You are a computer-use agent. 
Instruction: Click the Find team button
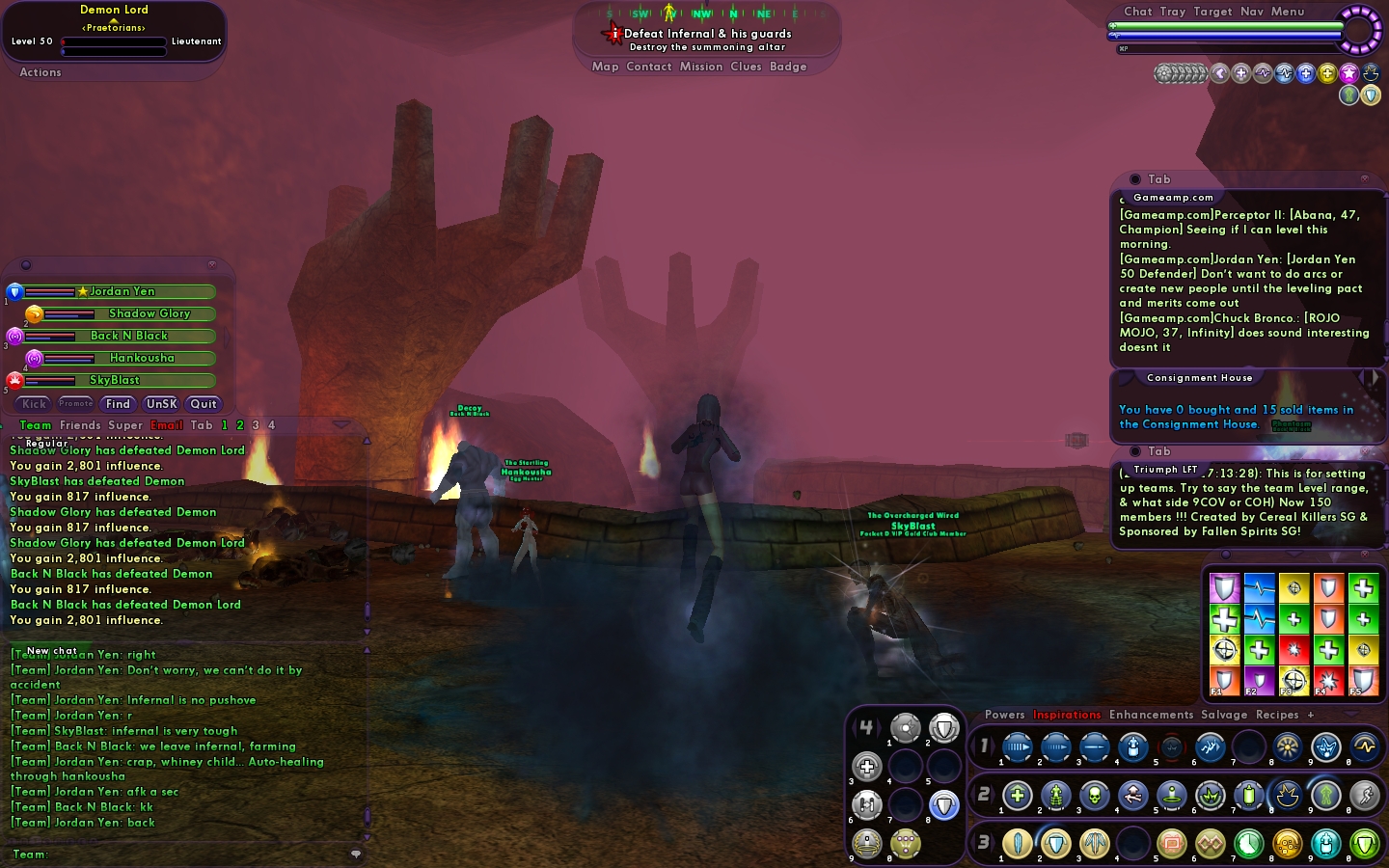pos(118,404)
